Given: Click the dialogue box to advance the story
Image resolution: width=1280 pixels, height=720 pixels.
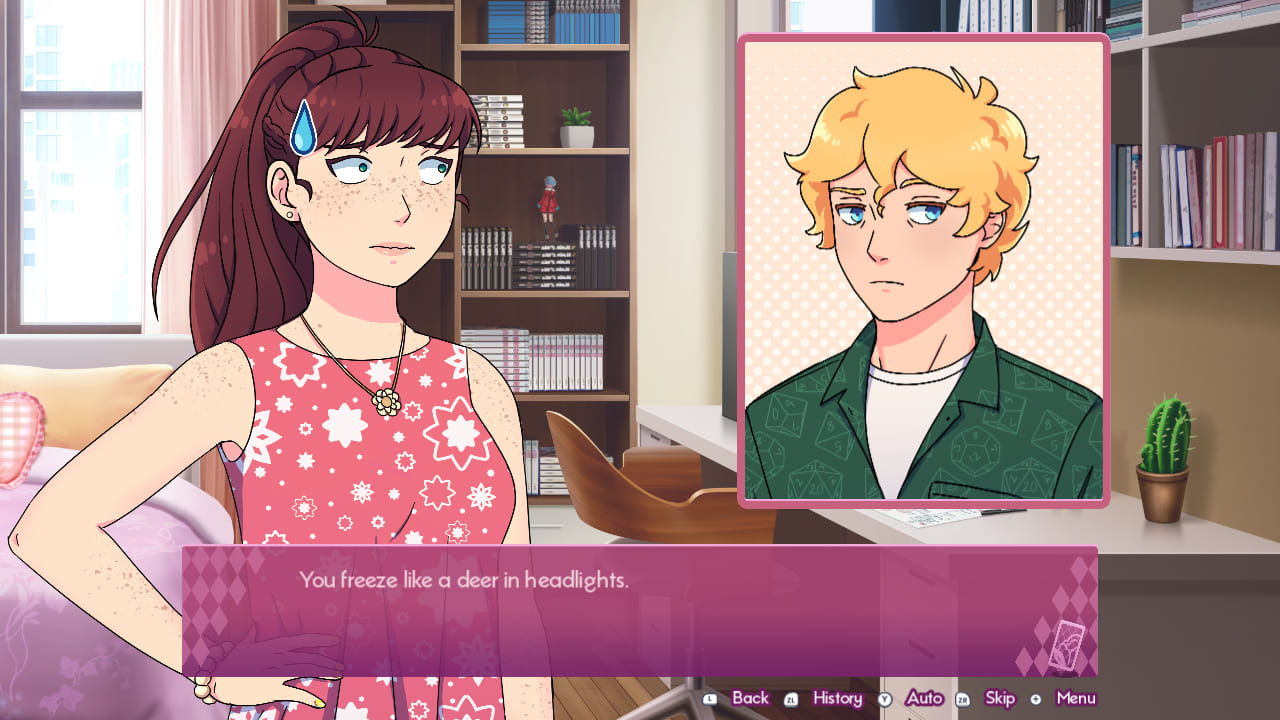Looking at the screenshot, I should tap(640, 612).
